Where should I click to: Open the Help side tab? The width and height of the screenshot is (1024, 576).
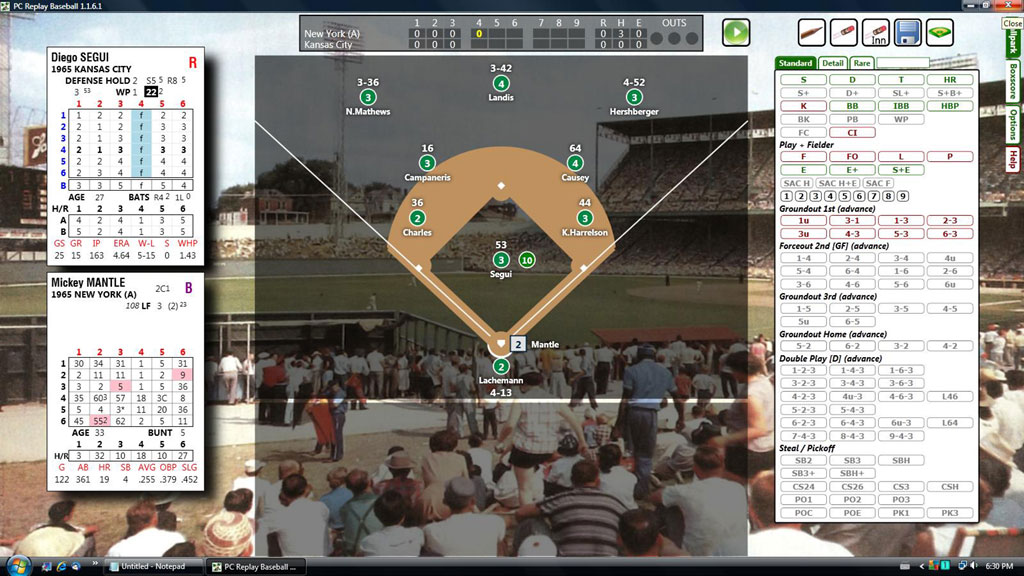[1013, 159]
